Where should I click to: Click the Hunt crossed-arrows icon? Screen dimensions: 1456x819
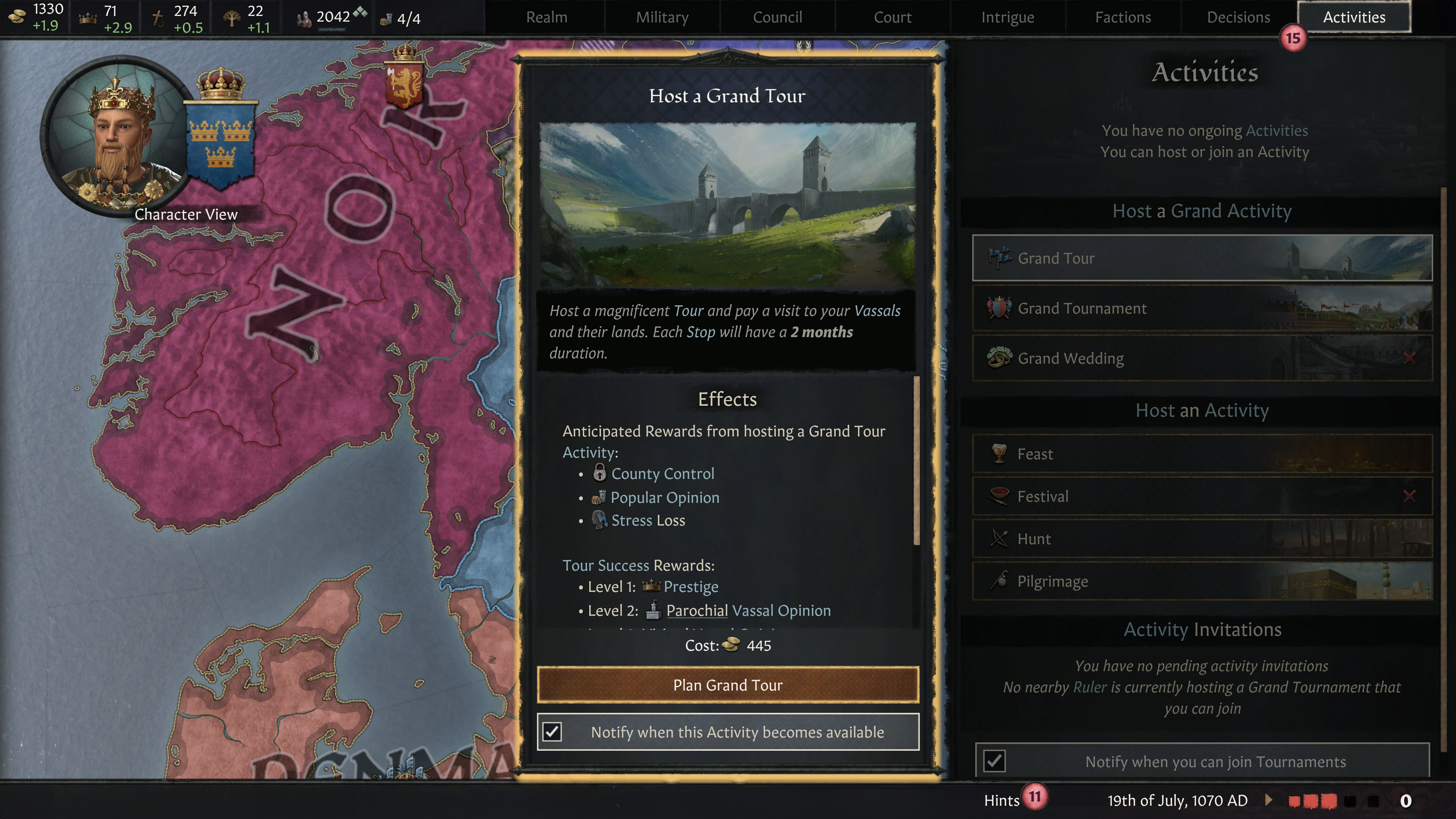tap(999, 539)
